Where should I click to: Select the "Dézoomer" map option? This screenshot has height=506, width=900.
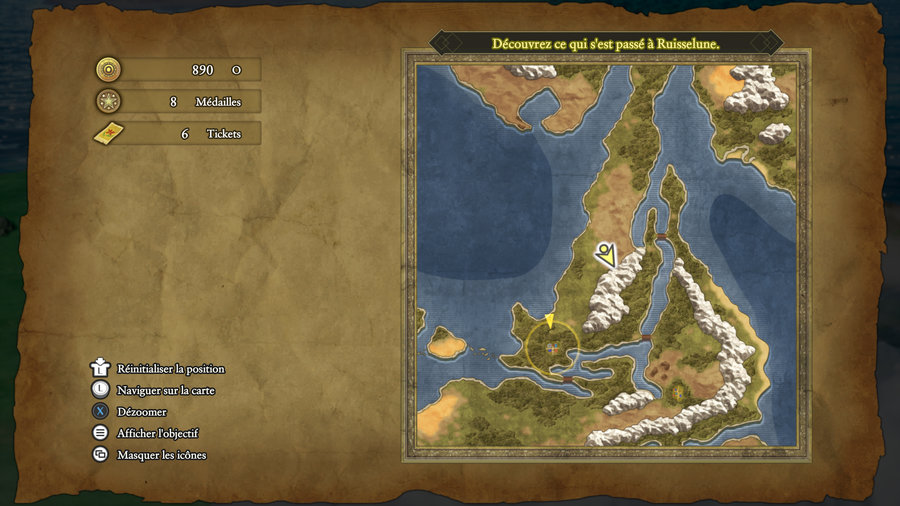[141, 412]
